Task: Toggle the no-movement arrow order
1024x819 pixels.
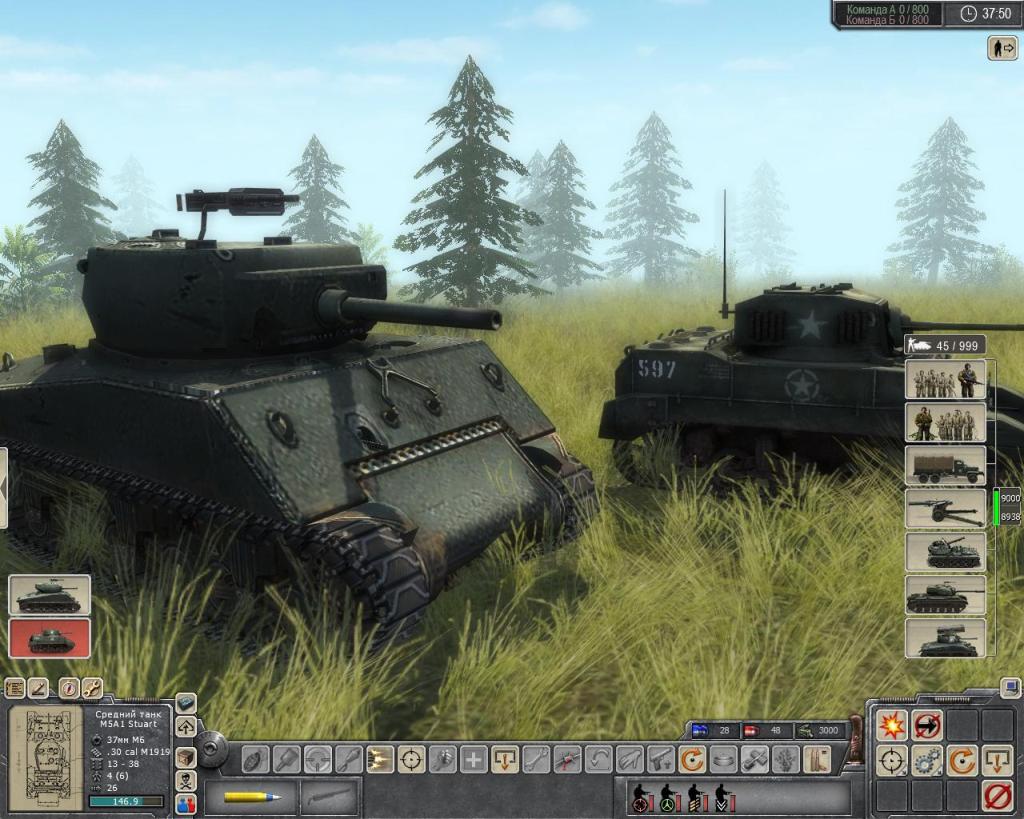Action: pyautogui.click(x=927, y=726)
